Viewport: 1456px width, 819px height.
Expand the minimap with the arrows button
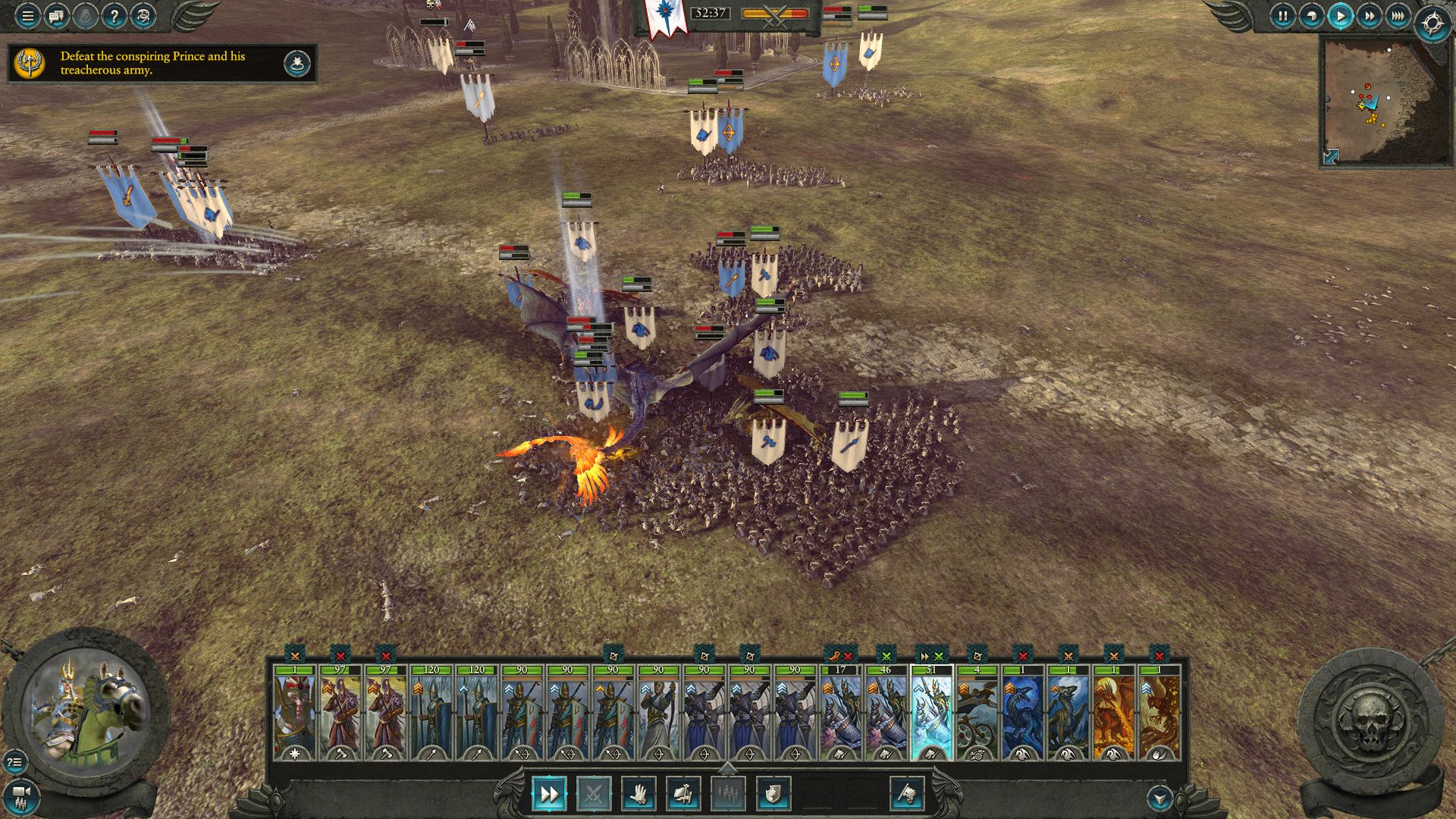click(1331, 156)
